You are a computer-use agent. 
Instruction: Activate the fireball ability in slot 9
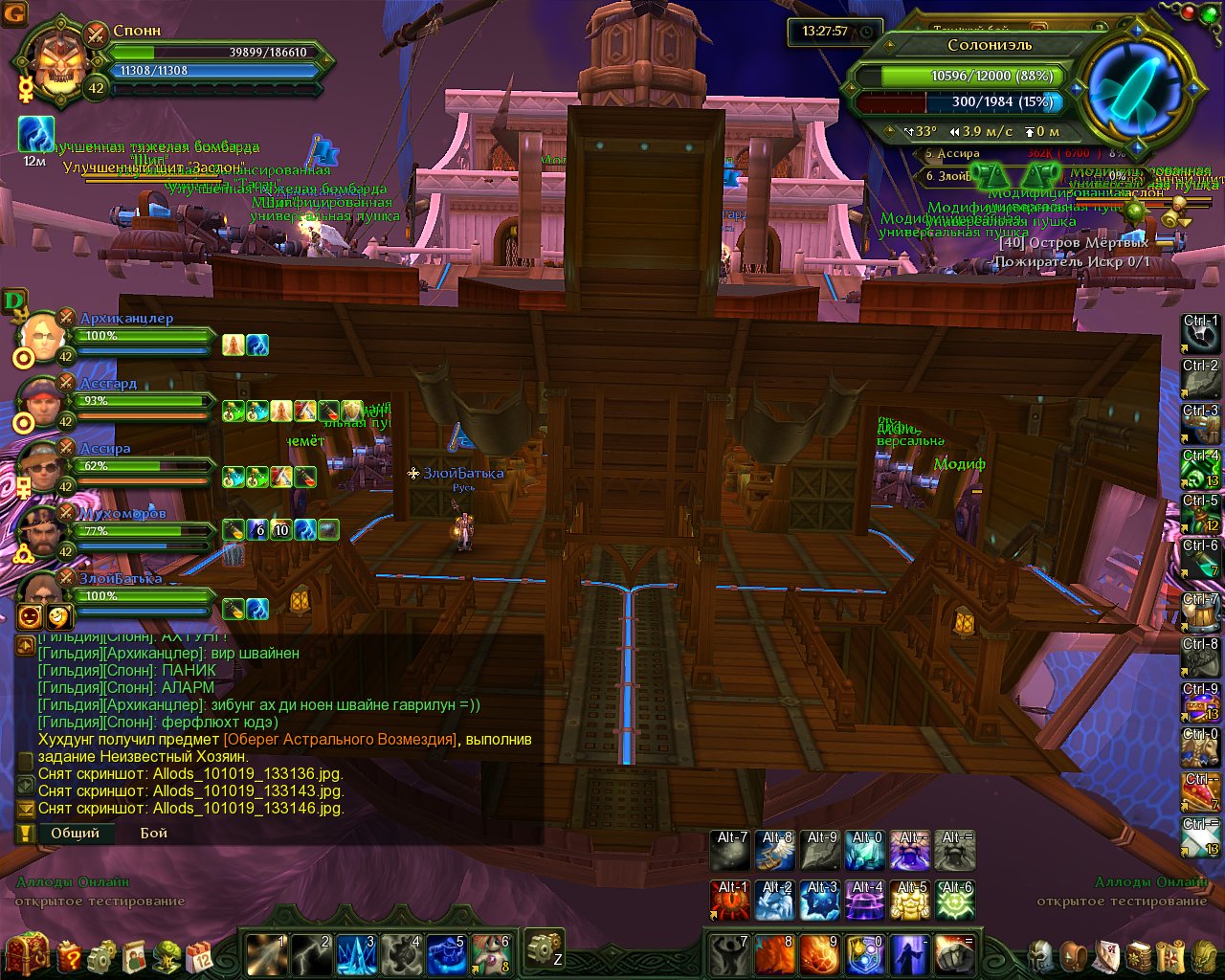pos(819,954)
